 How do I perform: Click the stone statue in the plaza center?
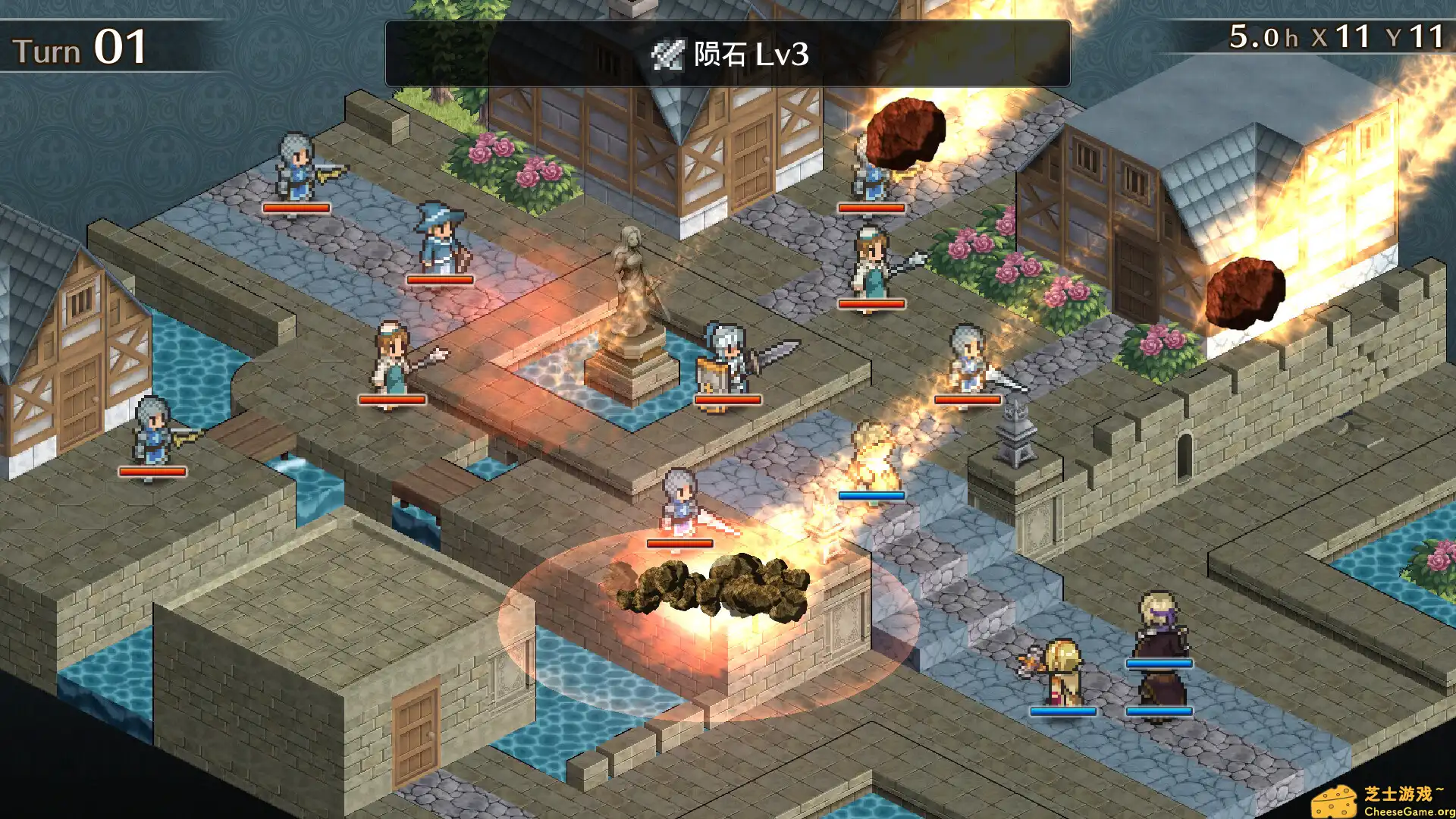[632, 296]
